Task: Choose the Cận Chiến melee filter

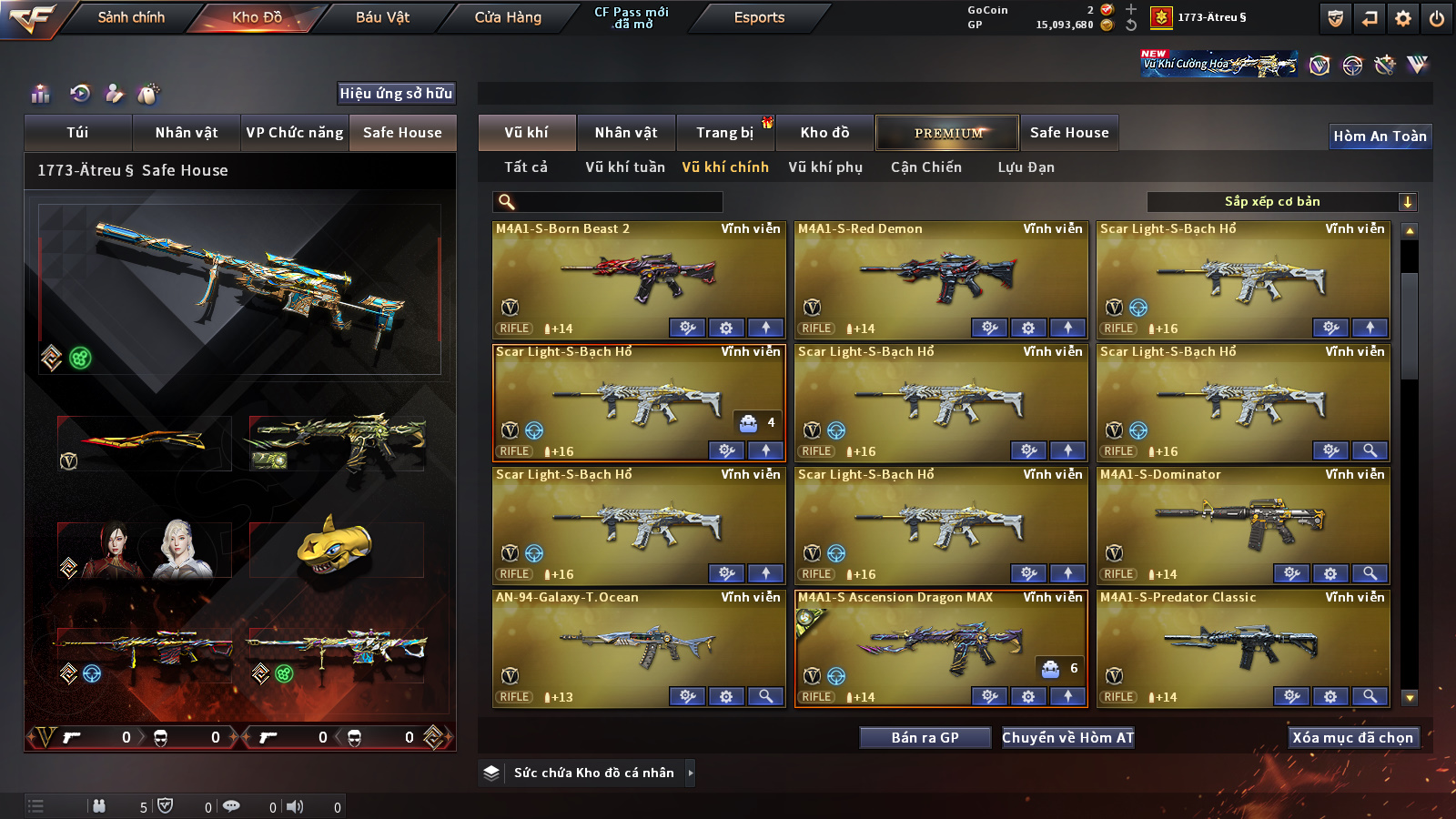Action: tap(925, 167)
